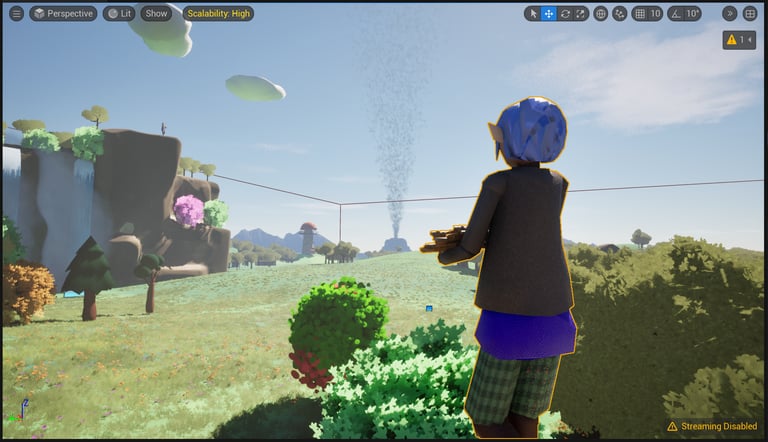Viewport: 768px width, 442px height.
Task: Expand the yellow warning counter
Action: click(x=739, y=40)
